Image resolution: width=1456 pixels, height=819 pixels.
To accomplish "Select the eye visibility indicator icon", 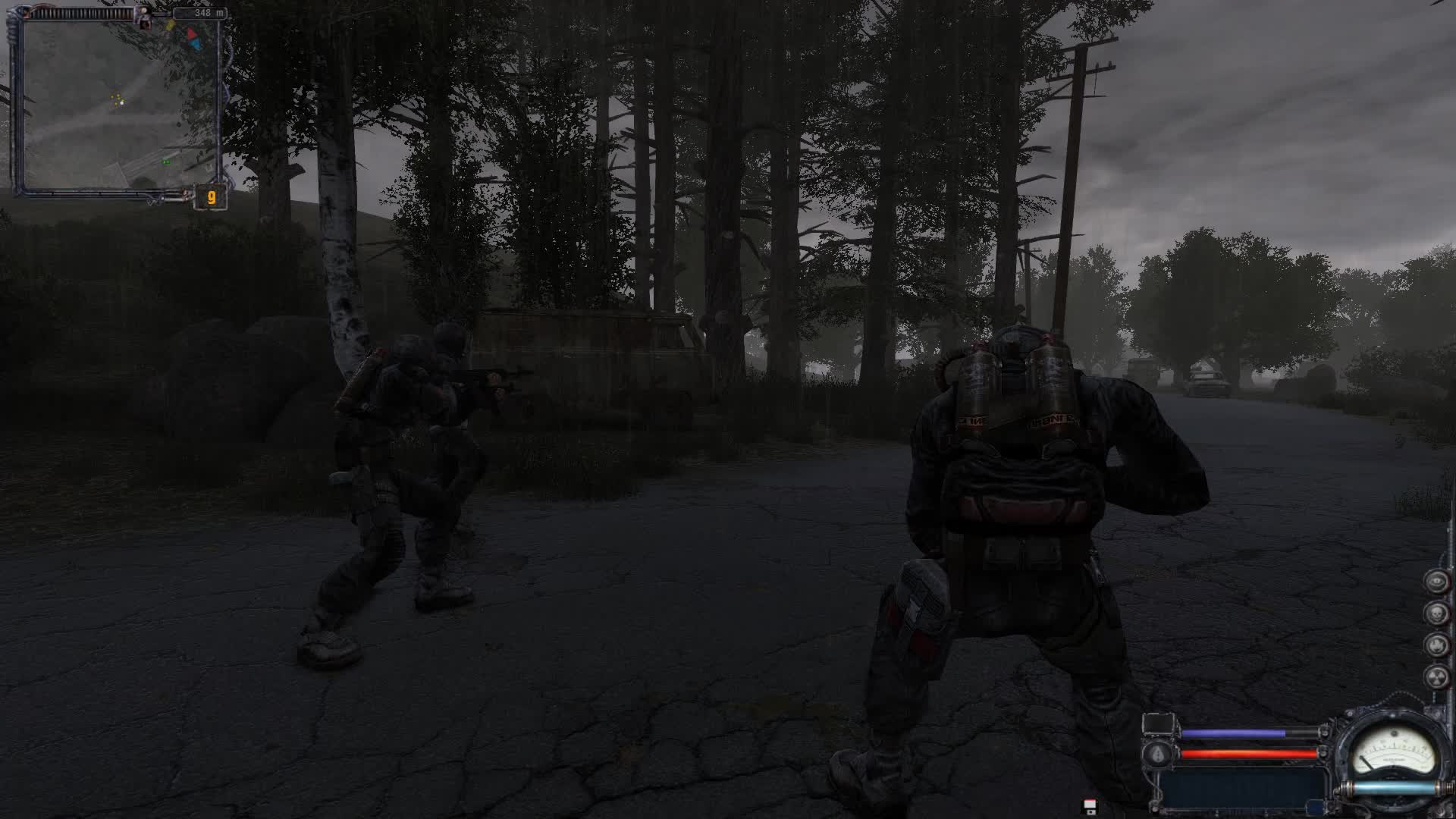I will pos(1436,582).
